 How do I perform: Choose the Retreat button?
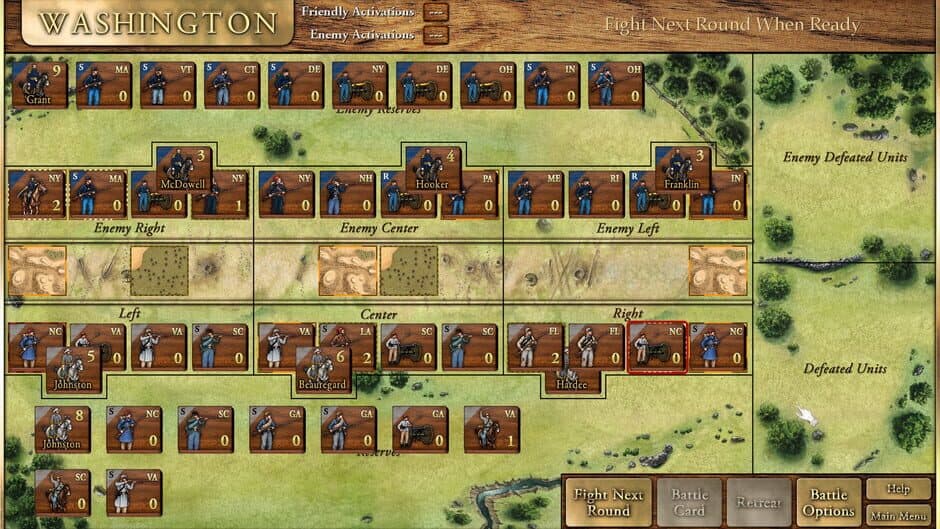click(x=759, y=501)
